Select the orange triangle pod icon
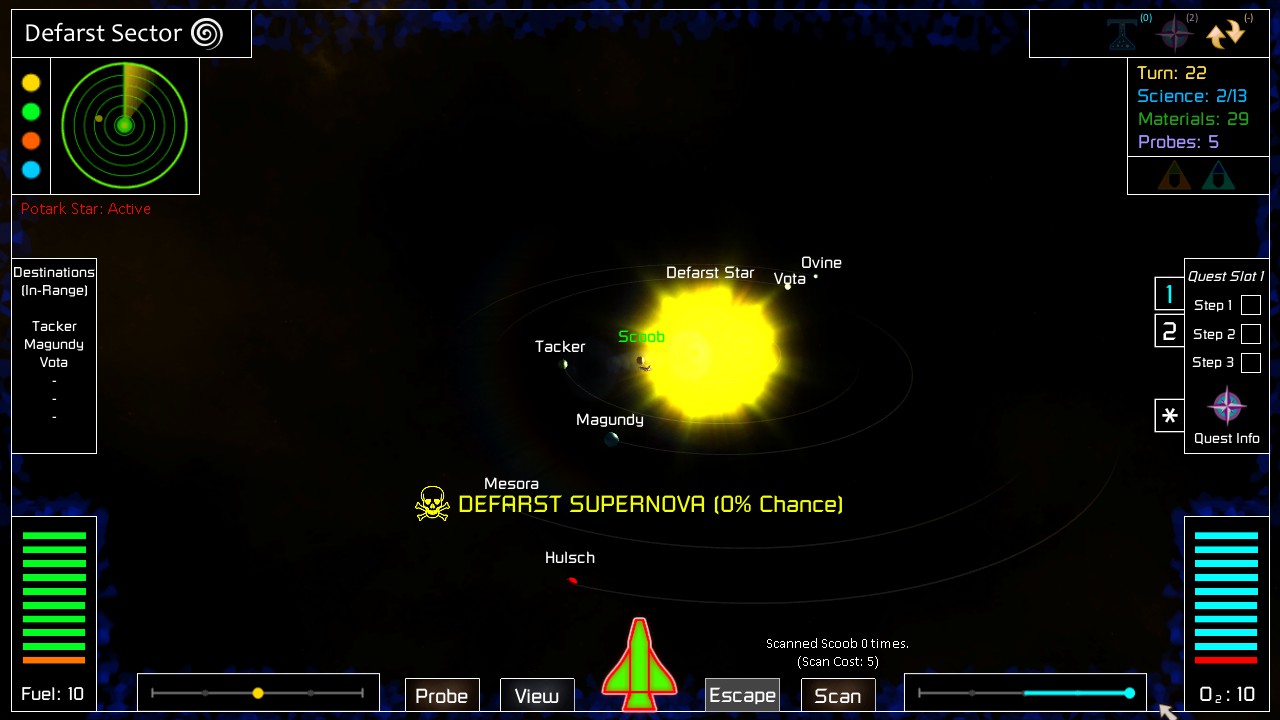 1174,175
